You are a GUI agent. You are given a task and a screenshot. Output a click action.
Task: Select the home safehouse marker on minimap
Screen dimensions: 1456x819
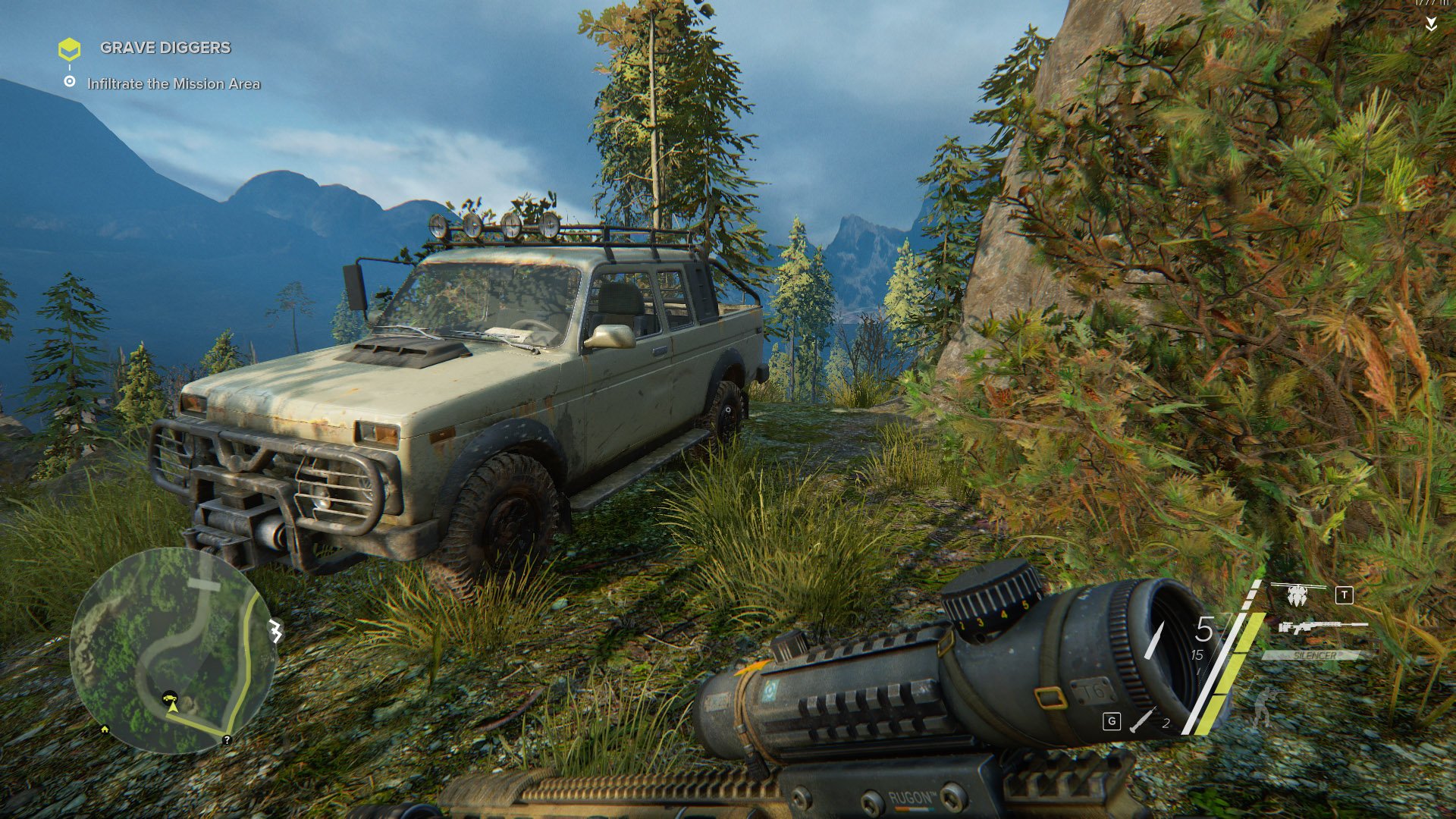tap(105, 730)
